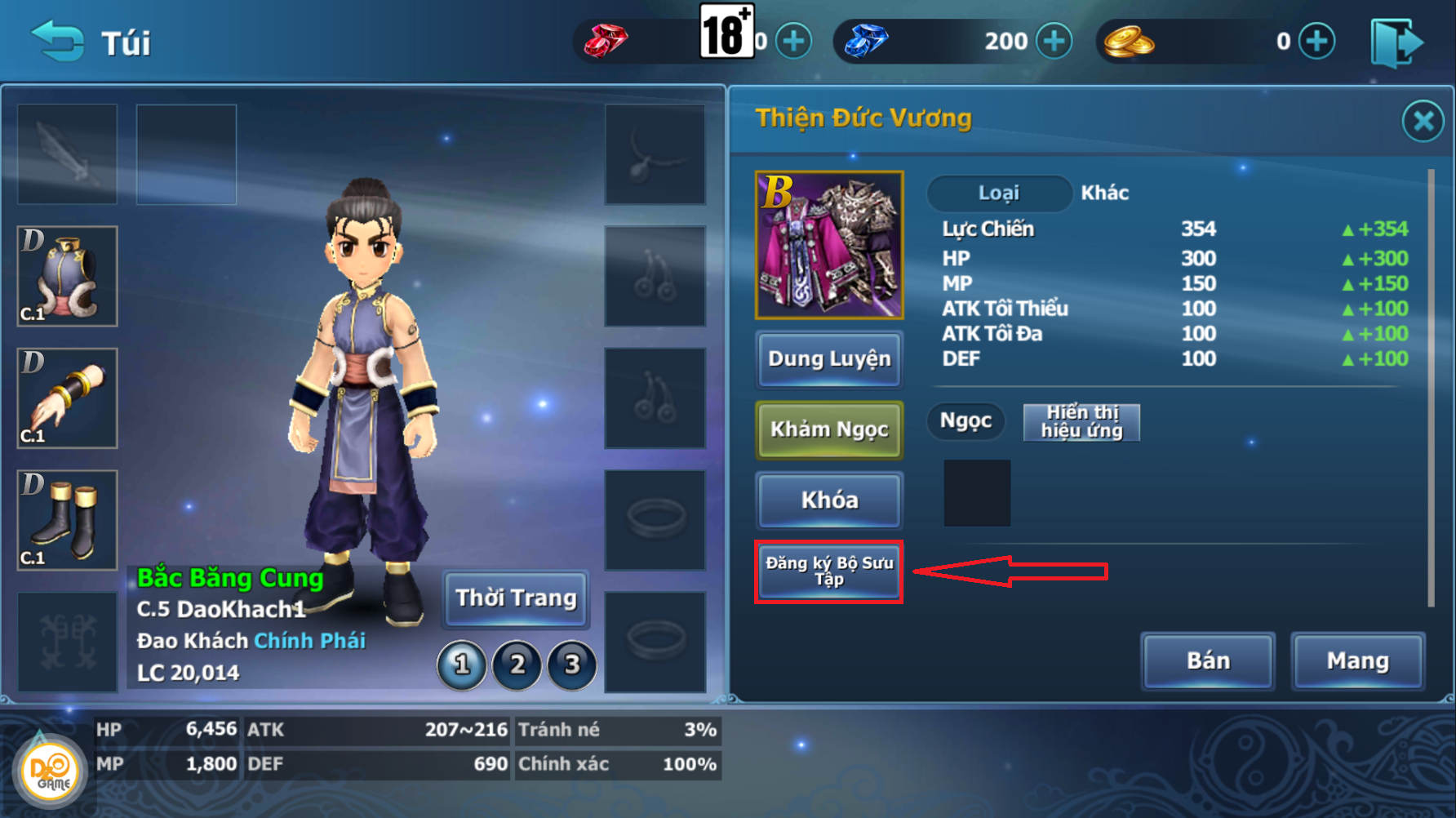
Task: Sell the item with Bán
Action: pyautogui.click(x=1208, y=660)
